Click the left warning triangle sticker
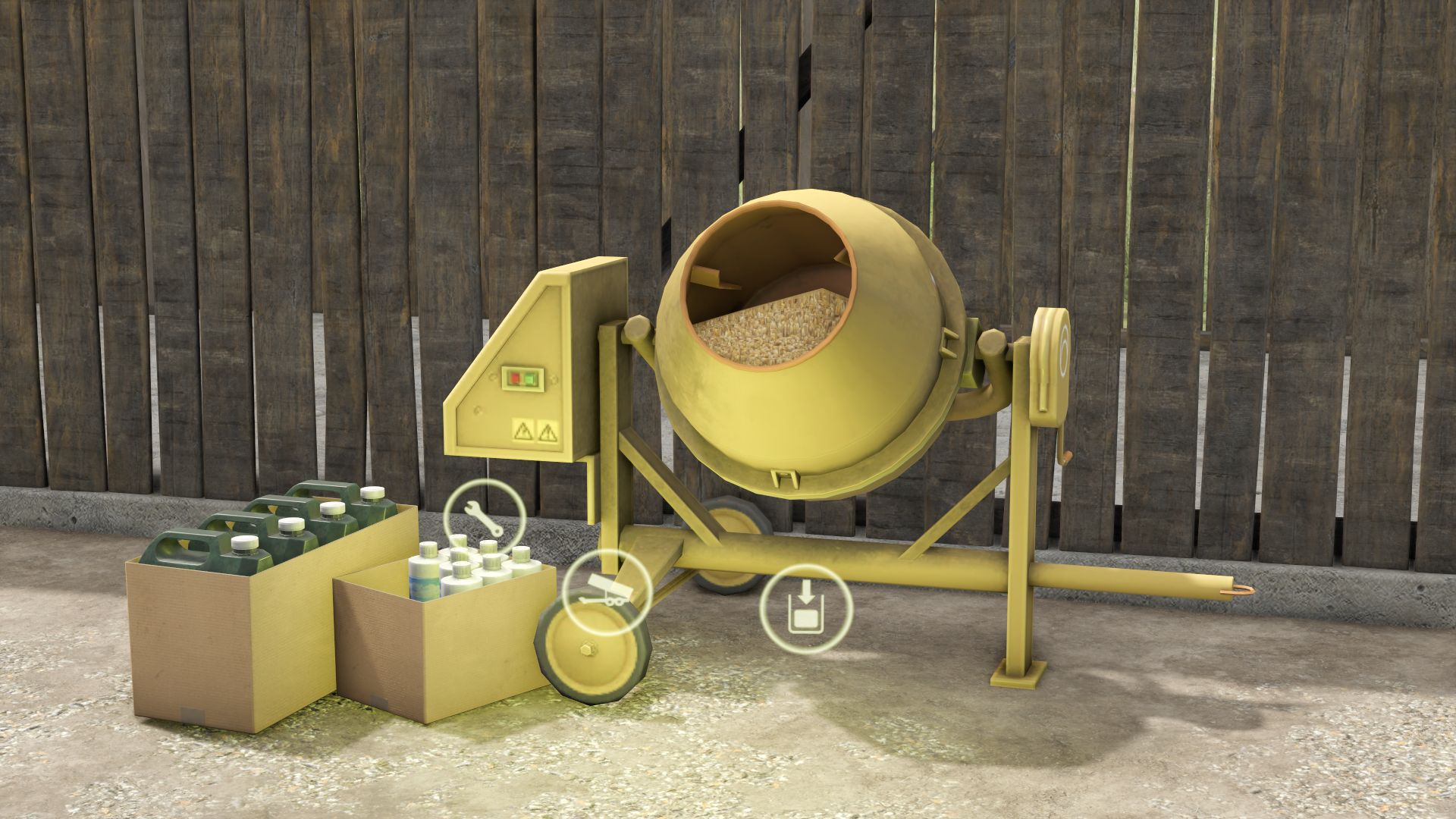 pyautogui.click(x=522, y=432)
